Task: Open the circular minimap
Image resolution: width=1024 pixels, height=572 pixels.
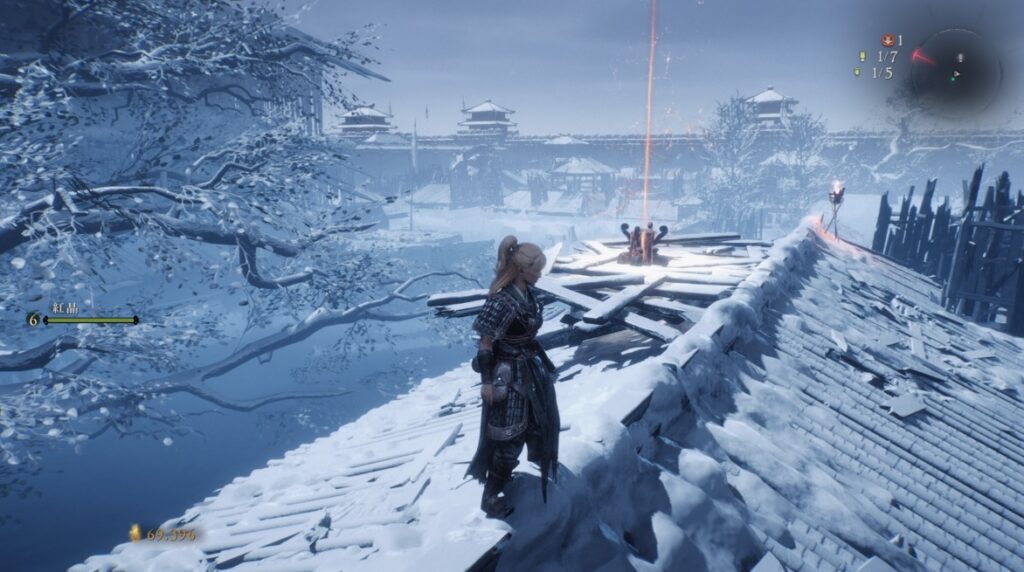Action: coord(956,70)
